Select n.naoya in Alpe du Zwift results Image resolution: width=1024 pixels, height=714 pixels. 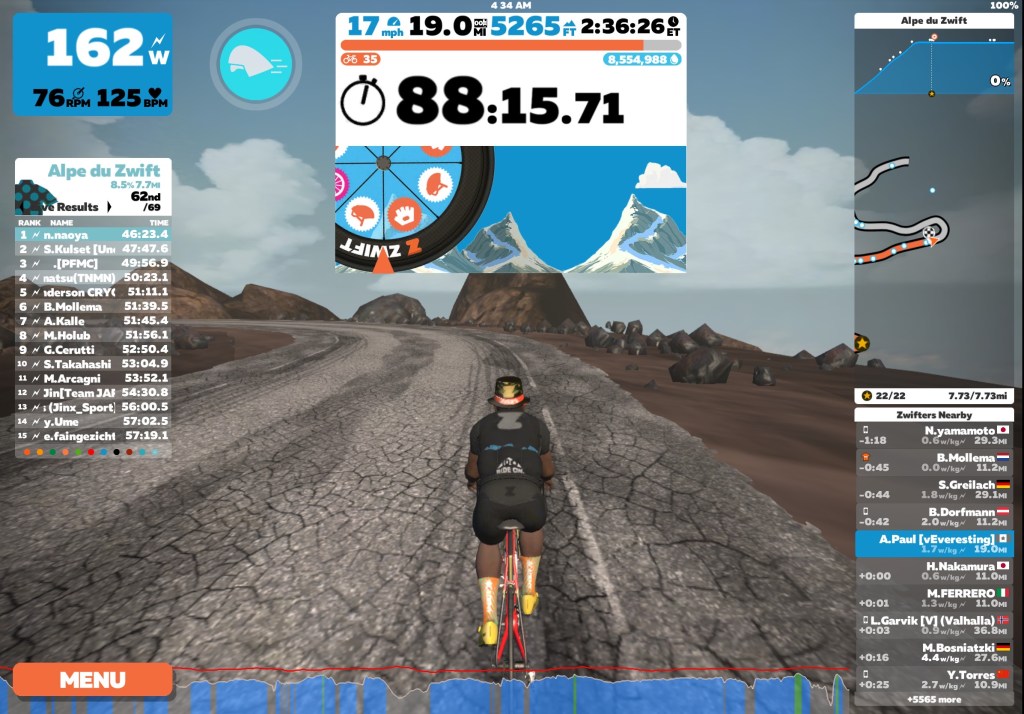93,234
